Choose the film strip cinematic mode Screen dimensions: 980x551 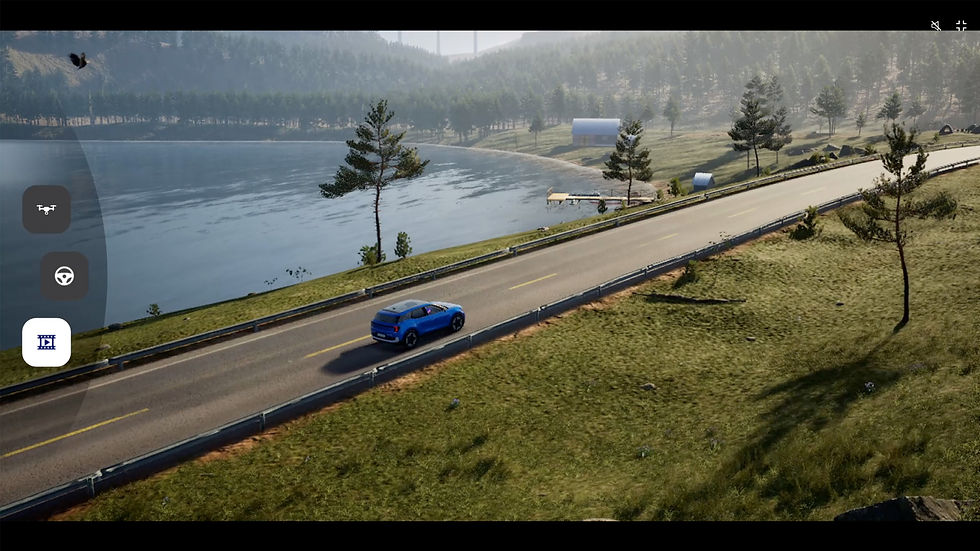(x=46, y=342)
